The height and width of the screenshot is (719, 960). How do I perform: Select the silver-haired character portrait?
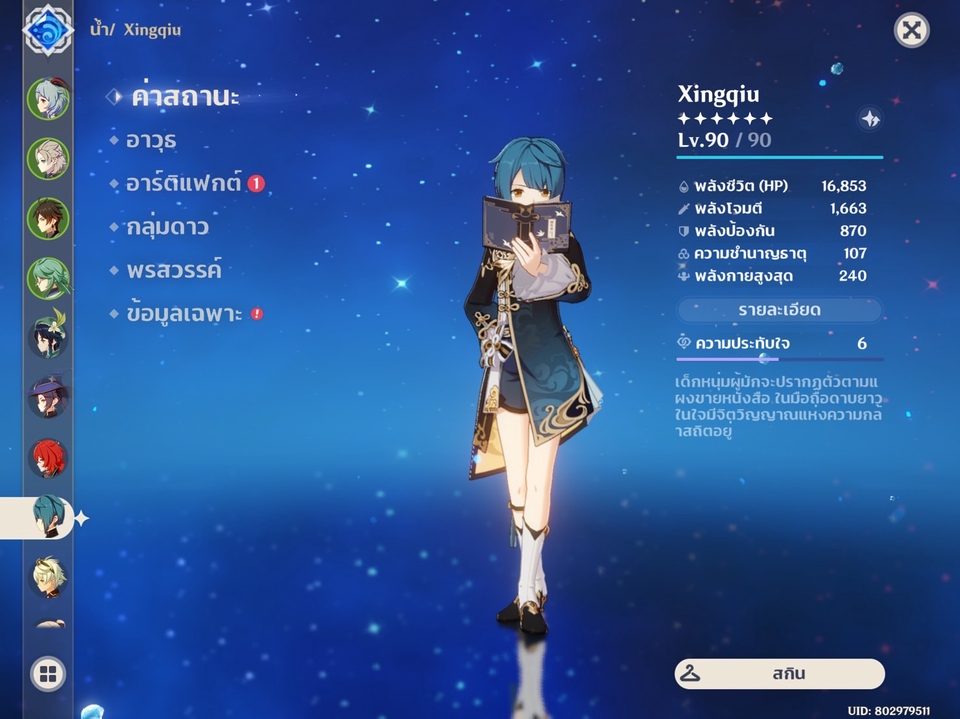click(x=48, y=158)
